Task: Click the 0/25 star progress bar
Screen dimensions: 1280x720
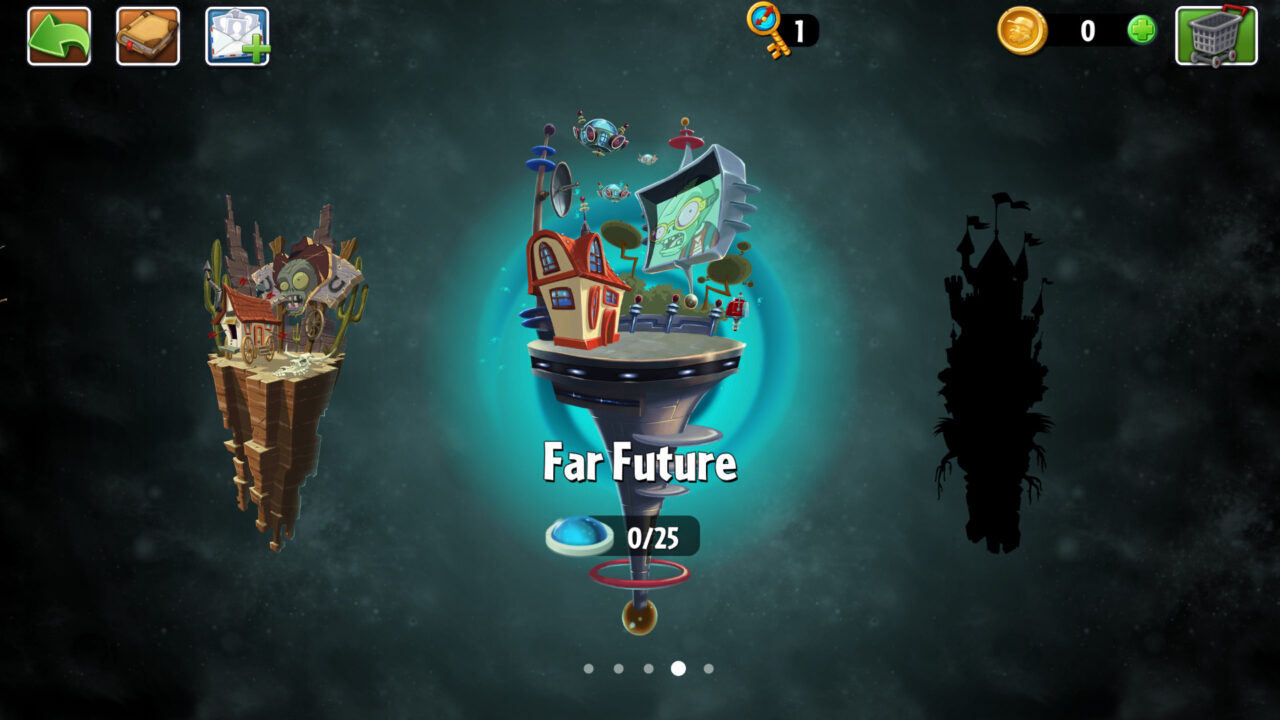Action: tap(651, 536)
